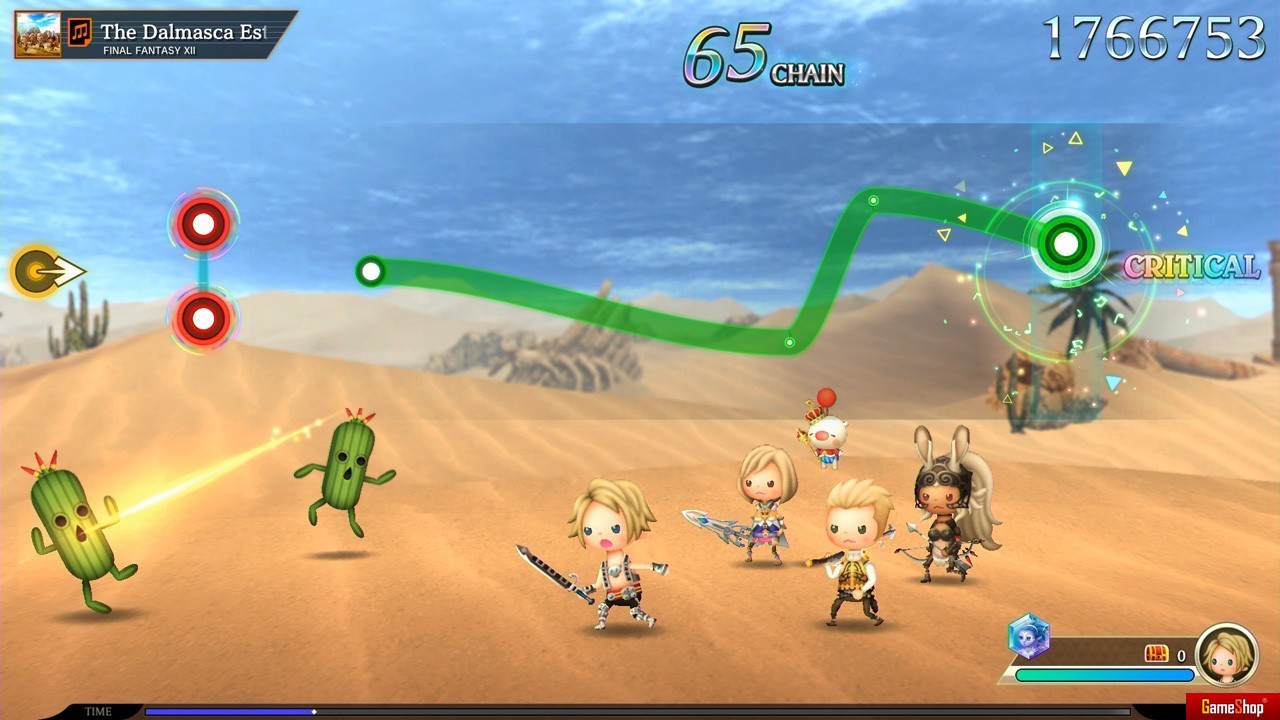
Task: Click the yellow arrow note marker
Action: click(40, 271)
